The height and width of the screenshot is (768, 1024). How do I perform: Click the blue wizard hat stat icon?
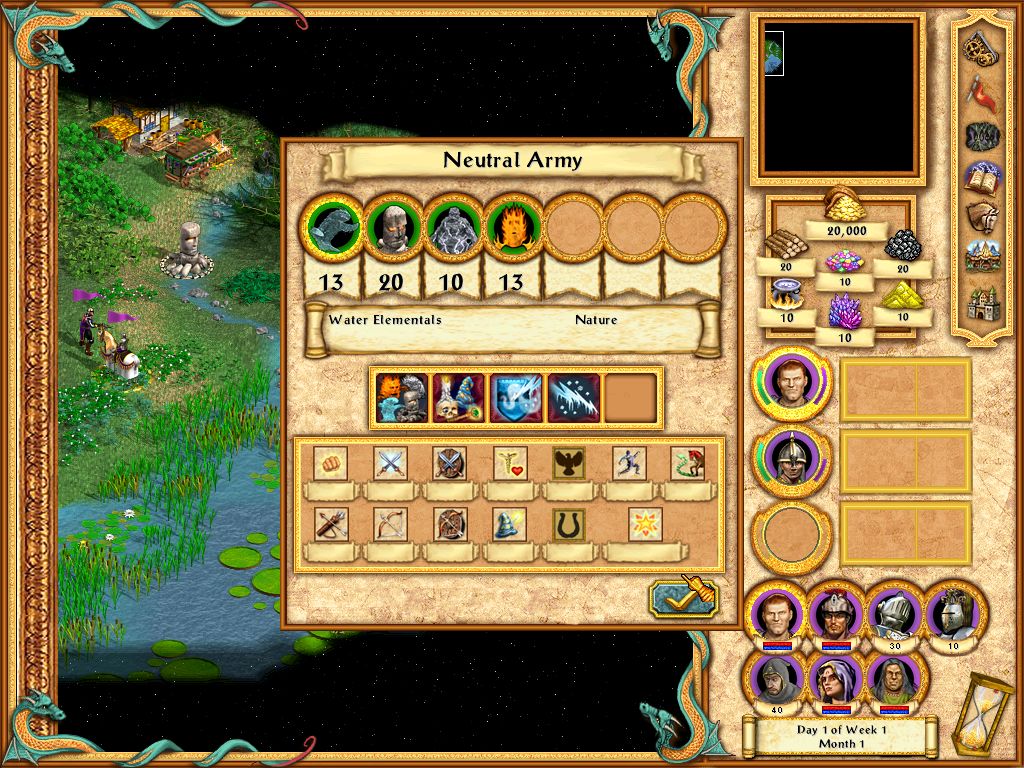coord(510,524)
